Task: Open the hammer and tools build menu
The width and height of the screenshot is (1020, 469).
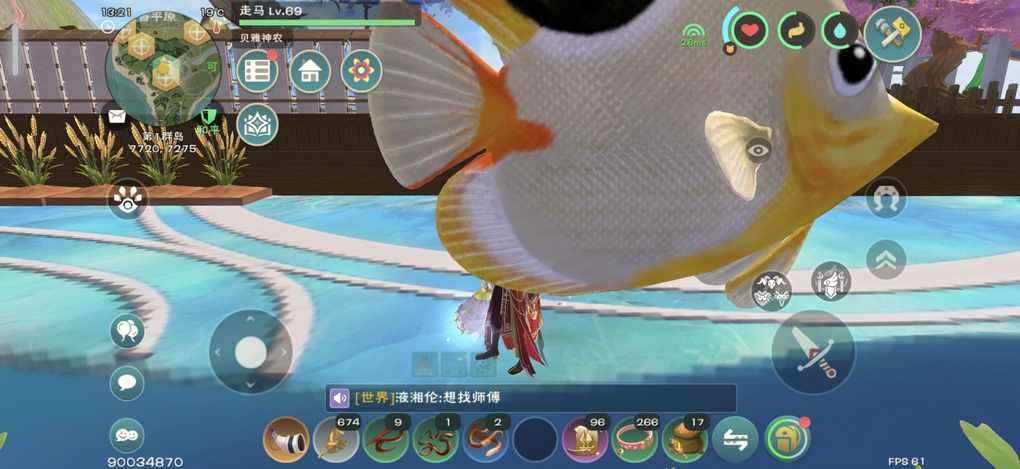Action: (892, 33)
